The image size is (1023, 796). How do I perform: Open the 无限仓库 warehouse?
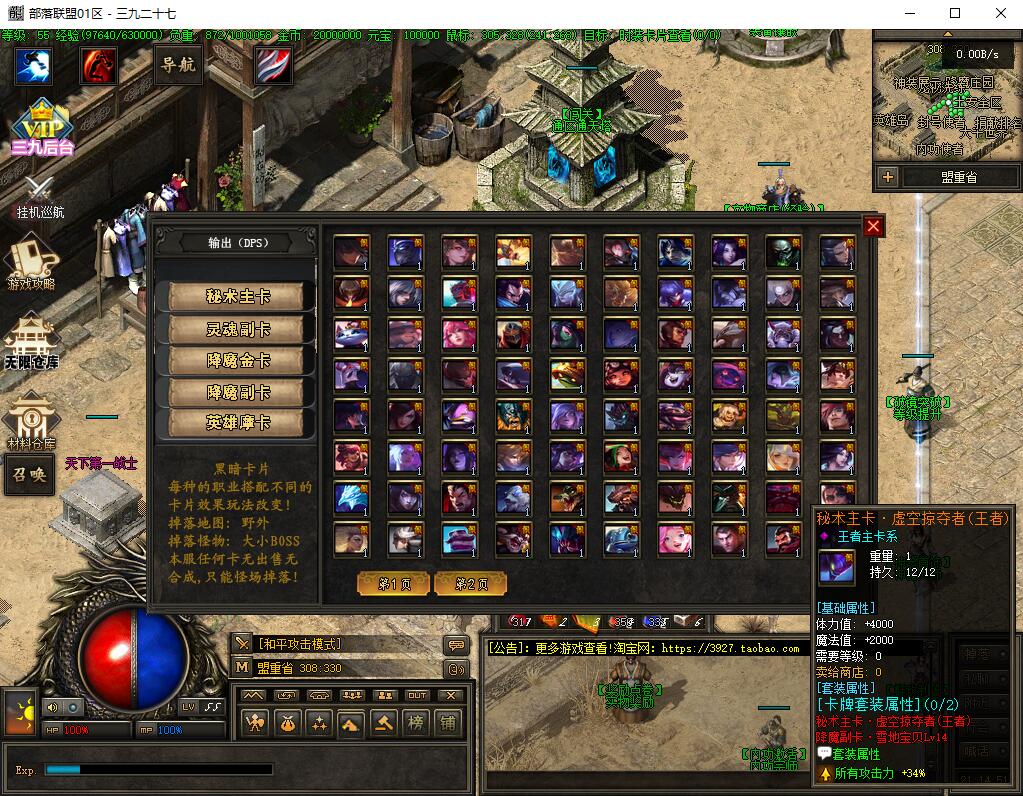(31, 342)
